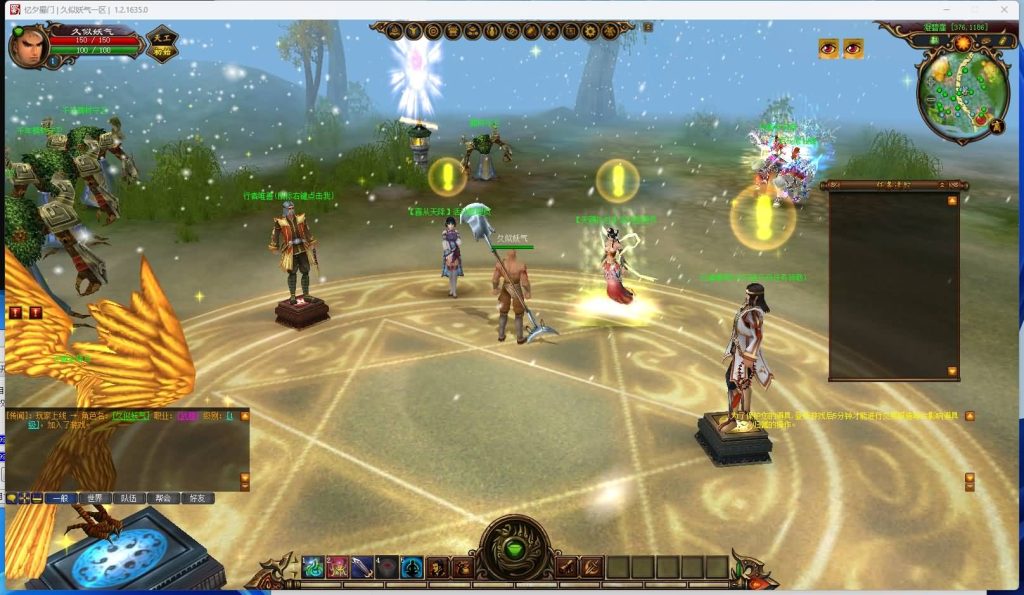Click the player portrait avatar
The image size is (1024, 595).
[x=28, y=45]
